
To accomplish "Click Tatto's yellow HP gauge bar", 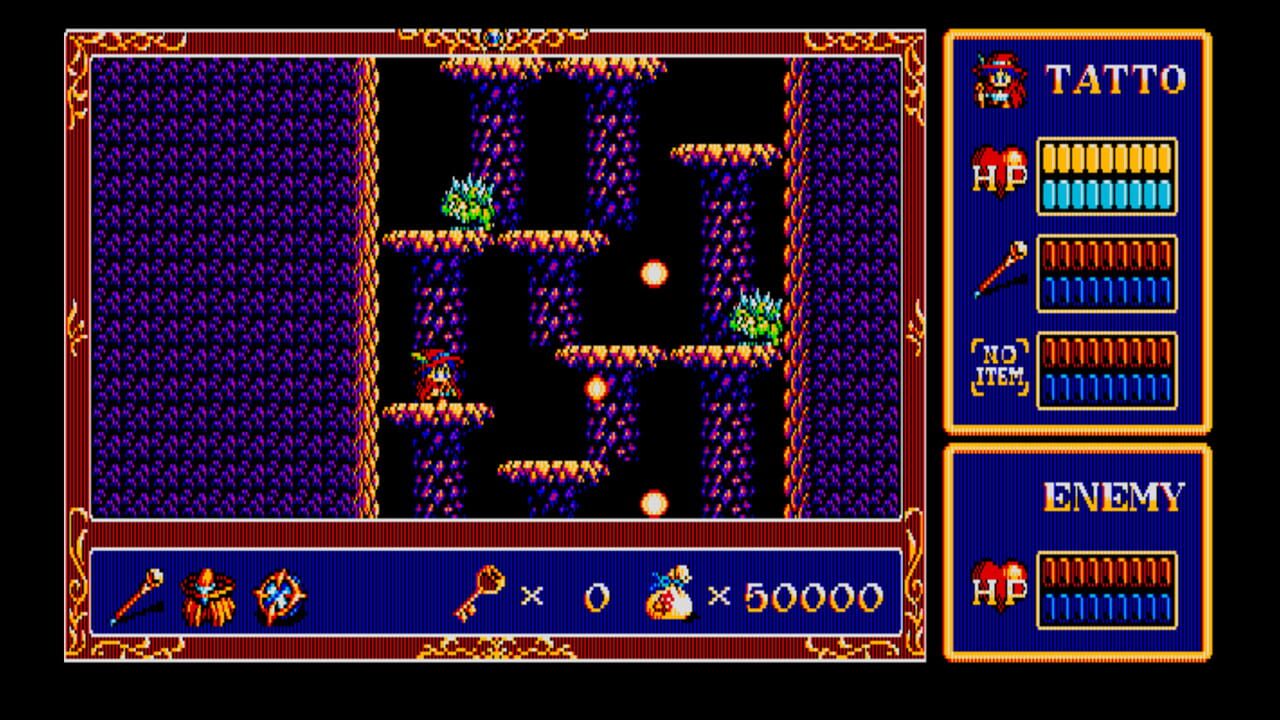I will click(x=1105, y=158).
